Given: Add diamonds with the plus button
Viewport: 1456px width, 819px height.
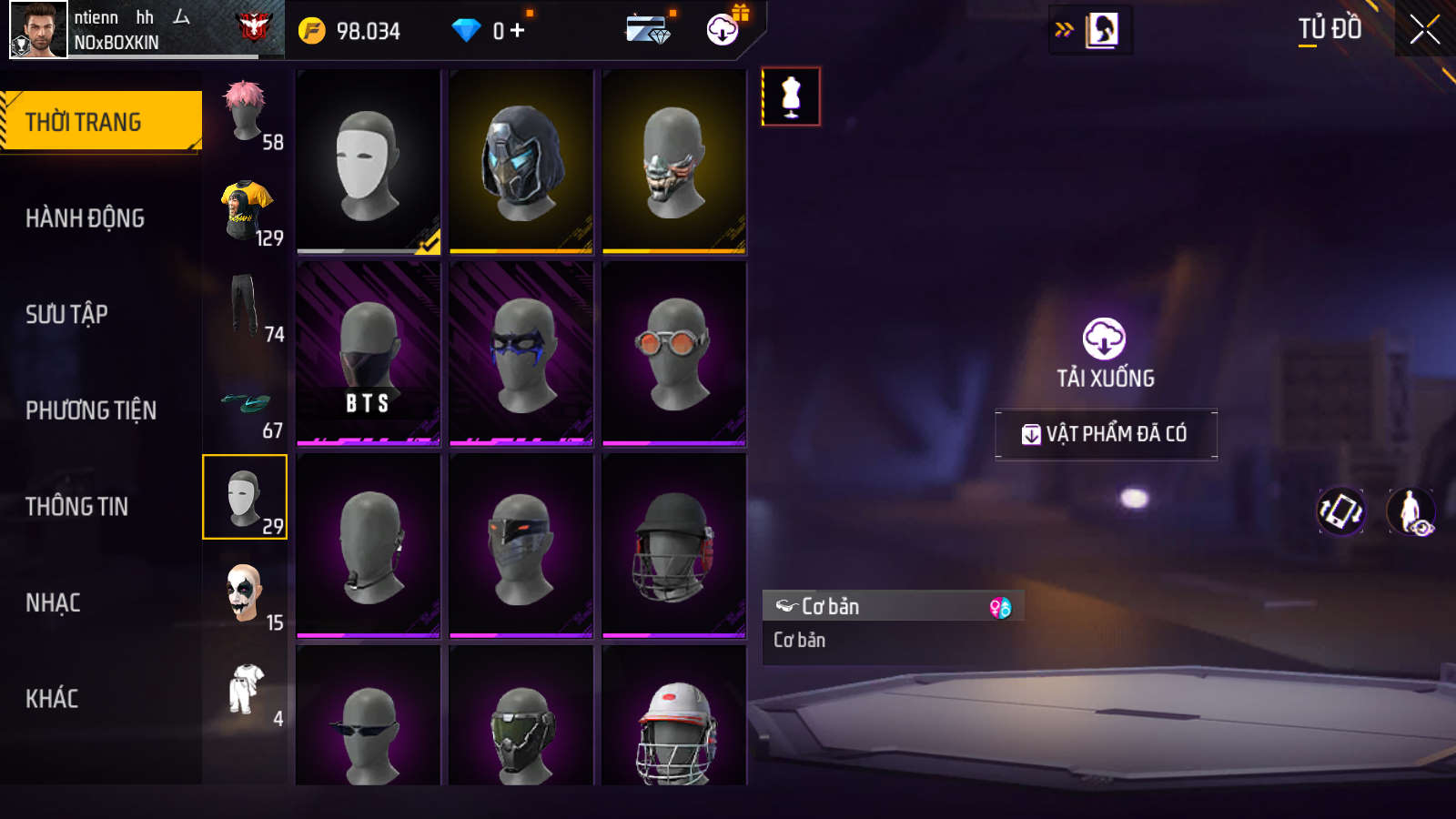Looking at the screenshot, I should click(518, 31).
